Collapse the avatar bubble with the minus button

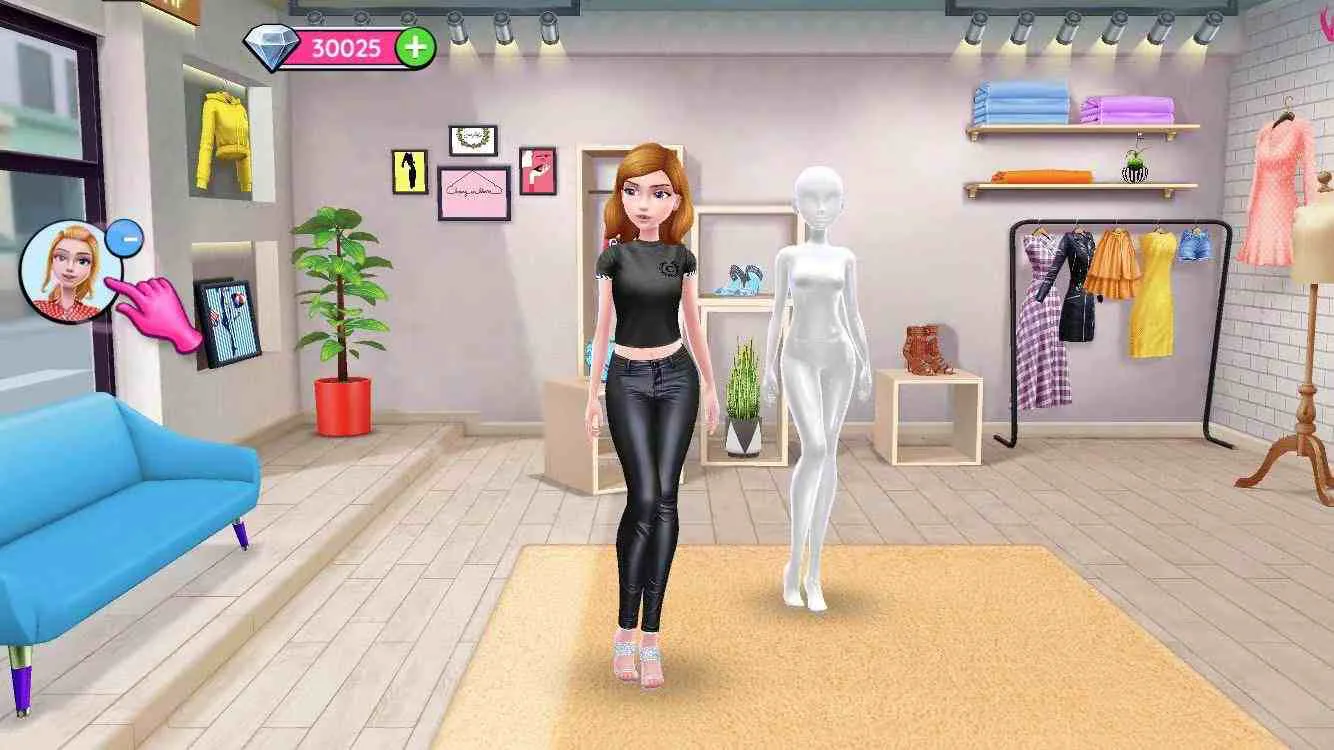[x=124, y=237]
